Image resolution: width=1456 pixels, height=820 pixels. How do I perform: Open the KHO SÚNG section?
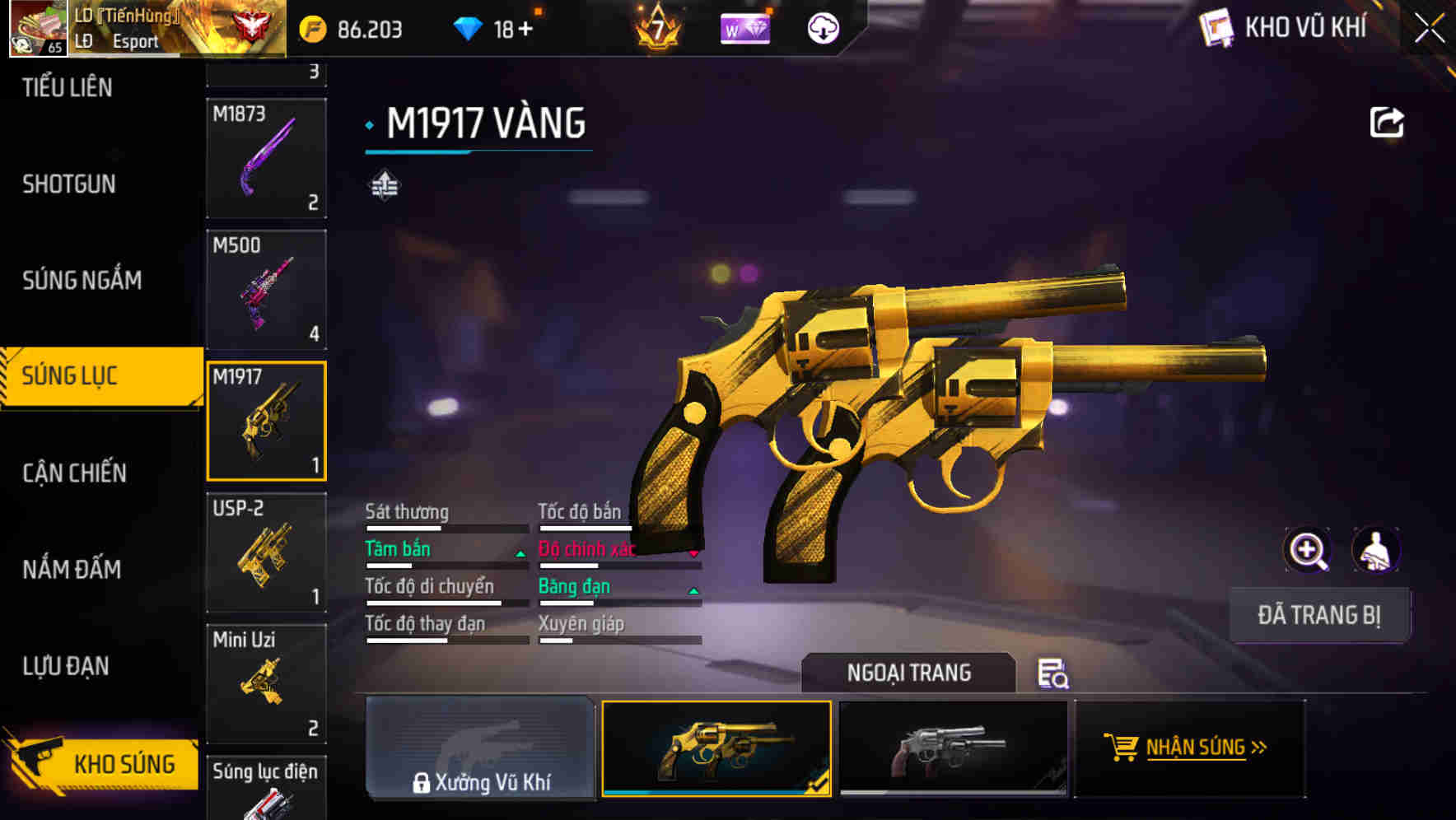99,764
